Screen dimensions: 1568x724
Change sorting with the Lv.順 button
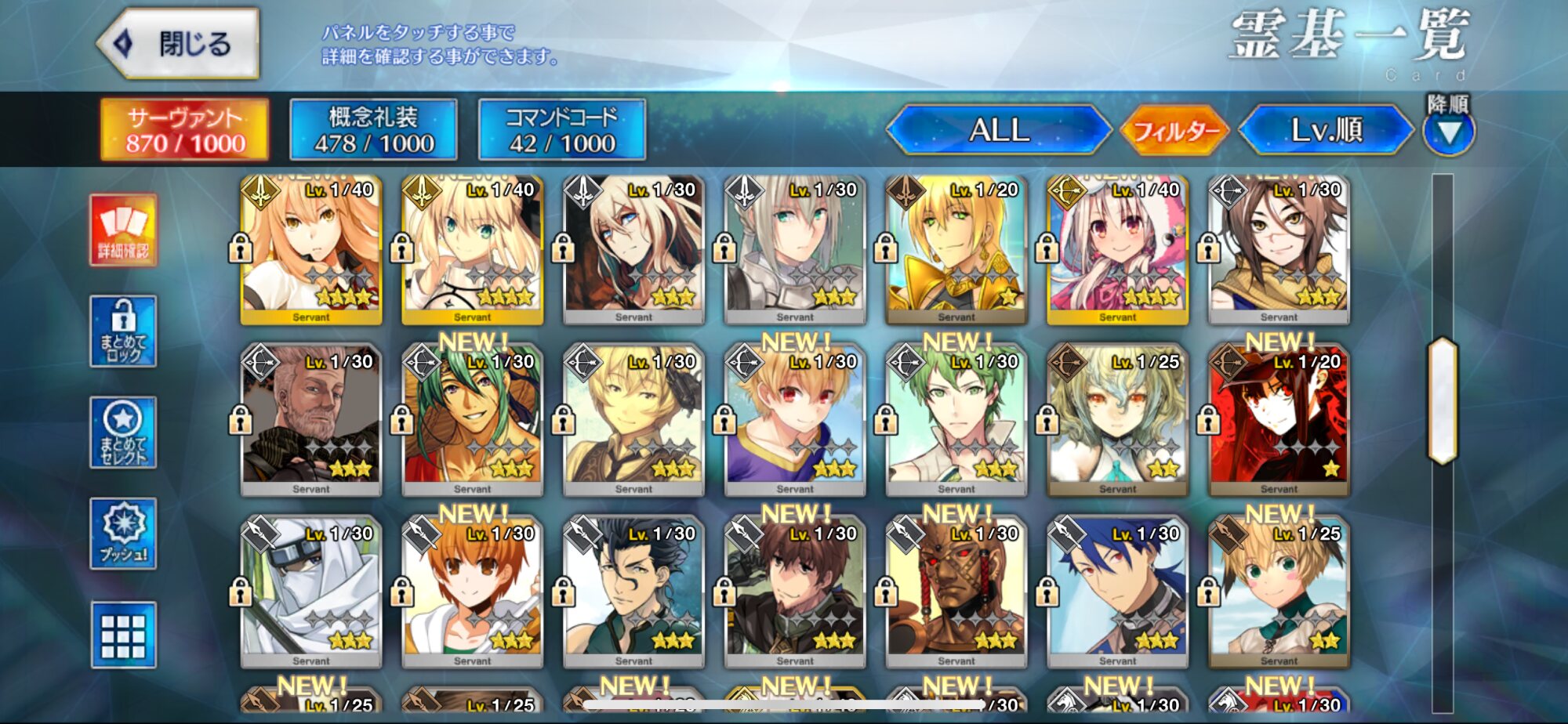point(1326,130)
